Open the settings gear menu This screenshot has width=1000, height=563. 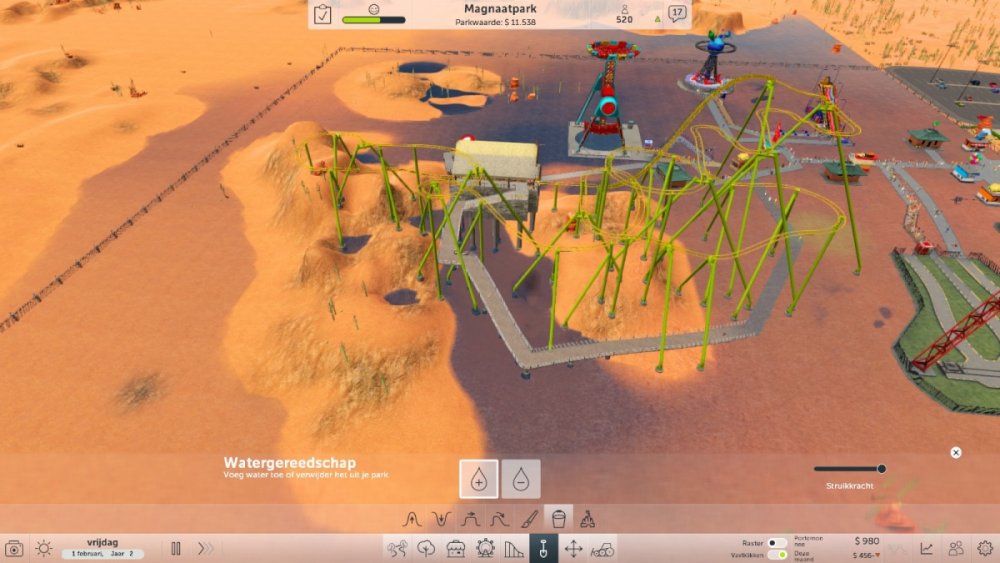[x=985, y=548]
